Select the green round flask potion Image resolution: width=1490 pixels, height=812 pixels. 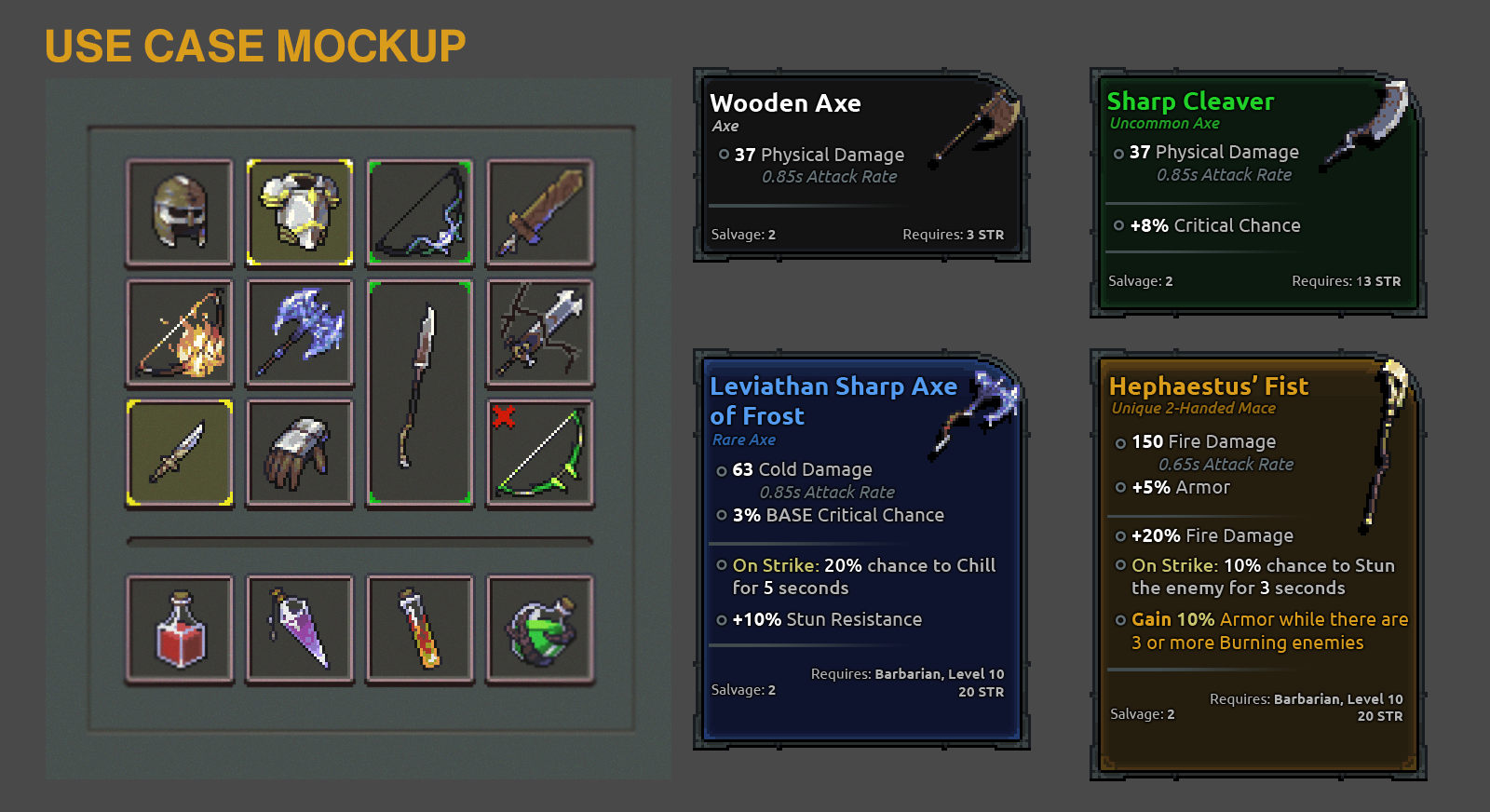(x=540, y=629)
